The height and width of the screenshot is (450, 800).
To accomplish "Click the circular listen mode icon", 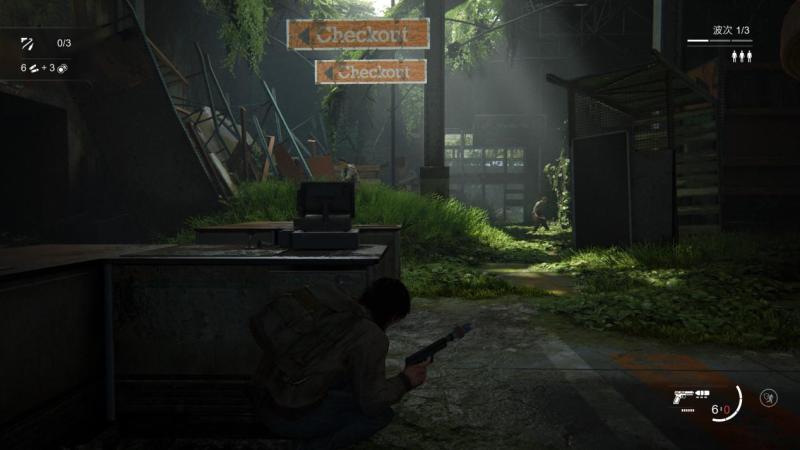I will (767, 397).
